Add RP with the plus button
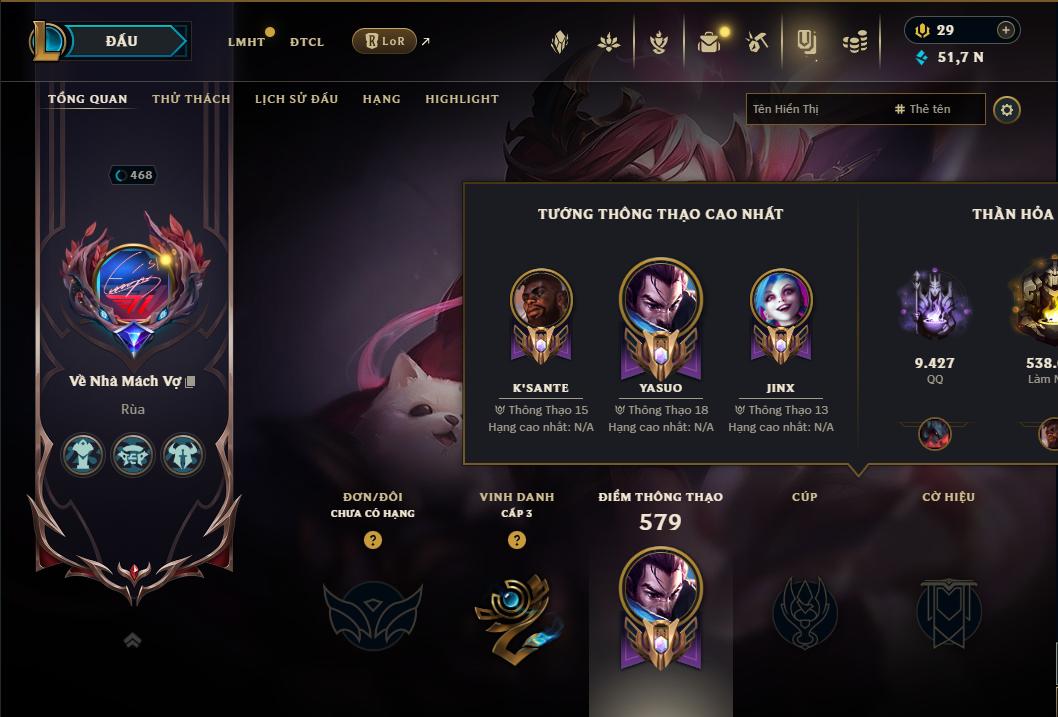The width and height of the screenshot is (1058, 717). pos(1006,30)
